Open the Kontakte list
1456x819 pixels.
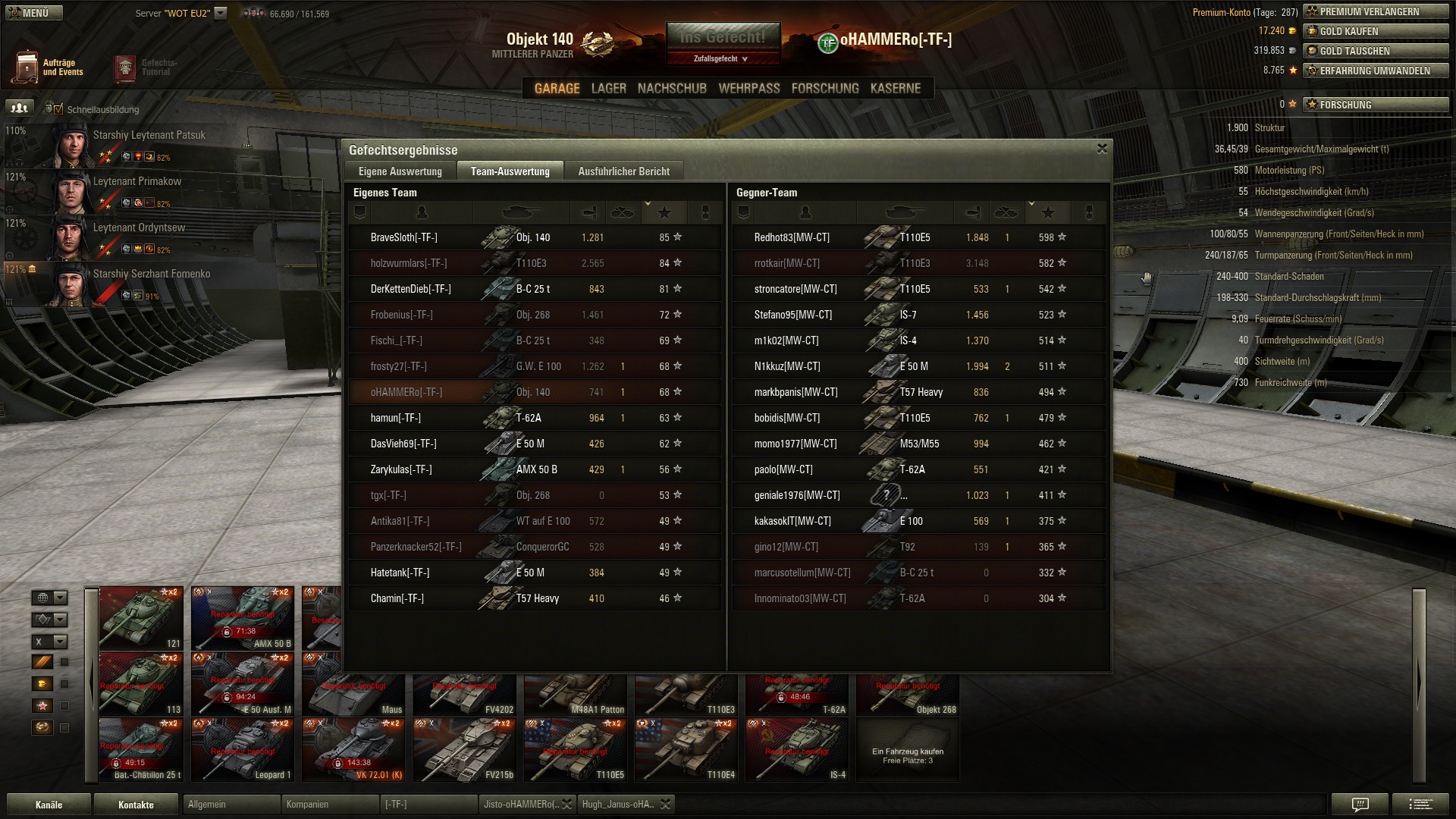point(136,805)
